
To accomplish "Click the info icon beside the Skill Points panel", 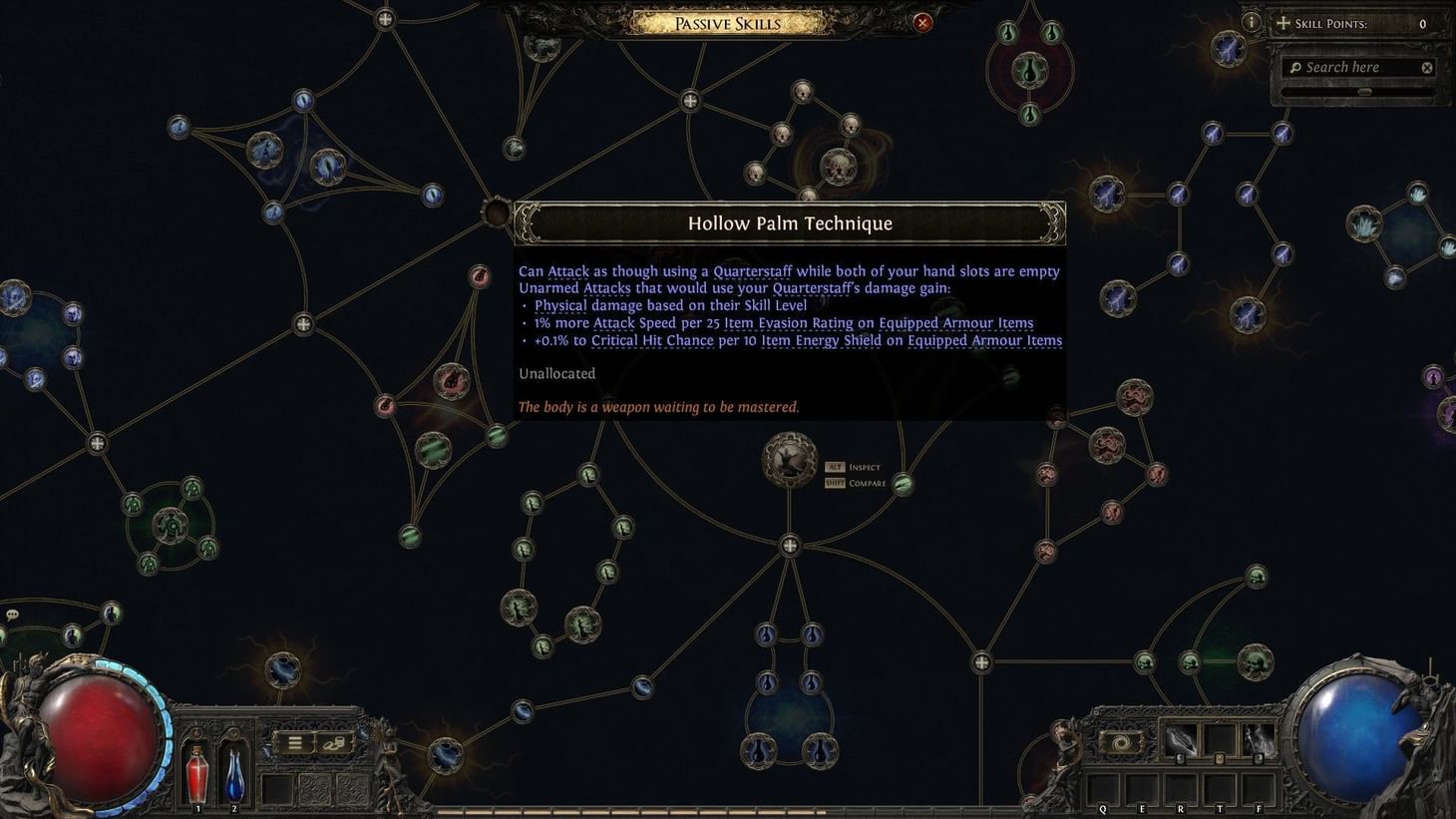I will click(x=1252, y=21).
